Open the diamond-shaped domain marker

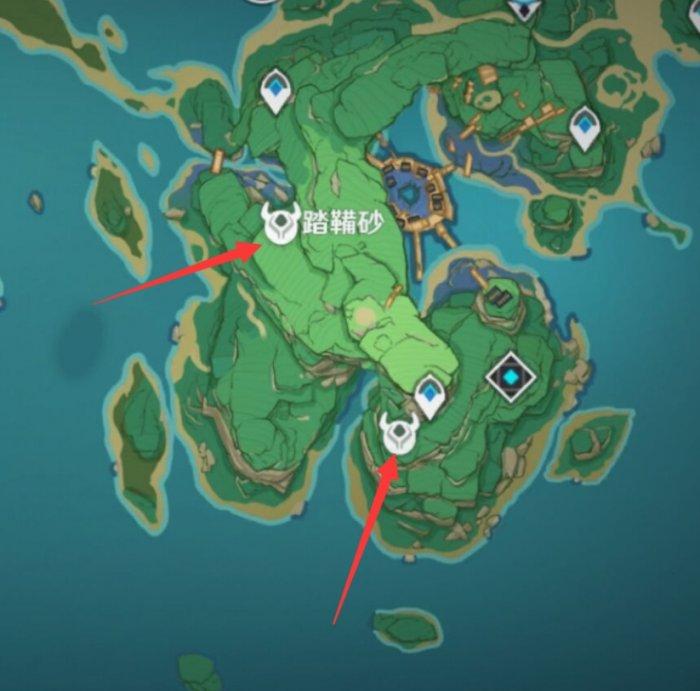click(511, 378)
